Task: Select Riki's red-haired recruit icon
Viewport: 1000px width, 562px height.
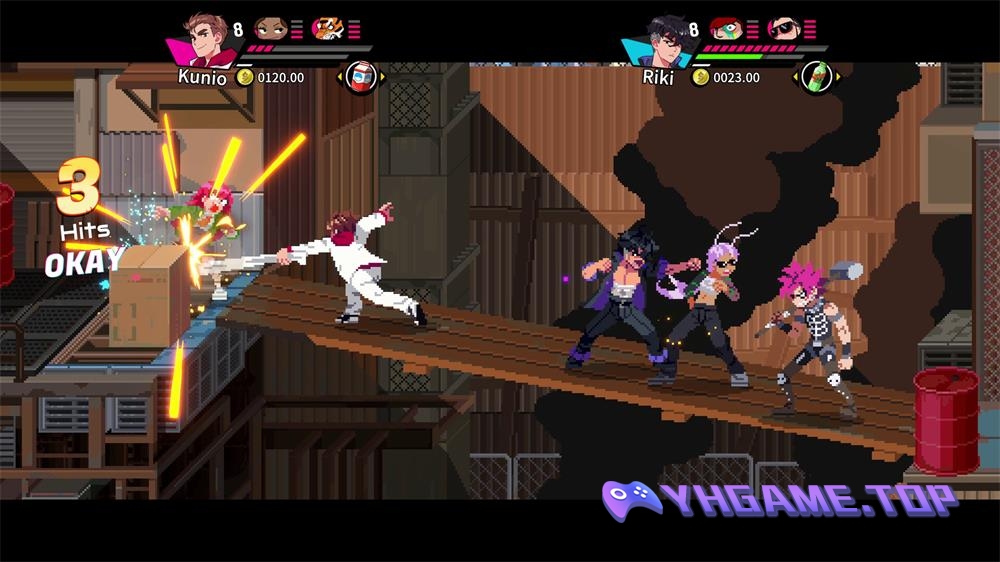Action: coord(727,28)
